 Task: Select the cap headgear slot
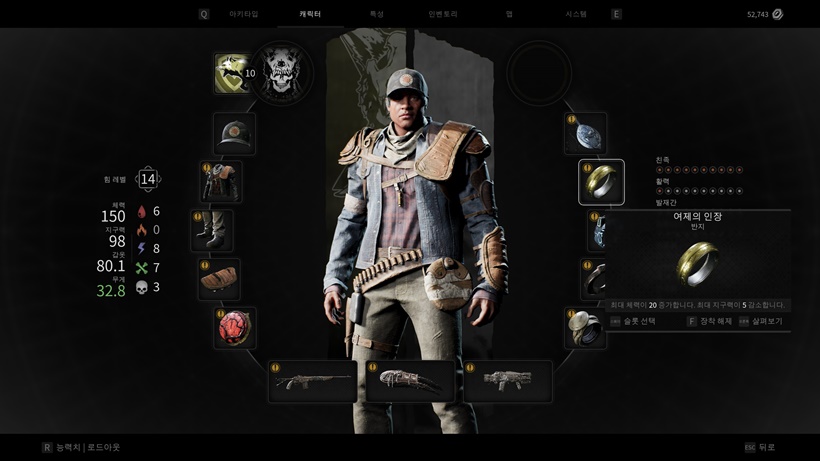click(x=234, y=133)
